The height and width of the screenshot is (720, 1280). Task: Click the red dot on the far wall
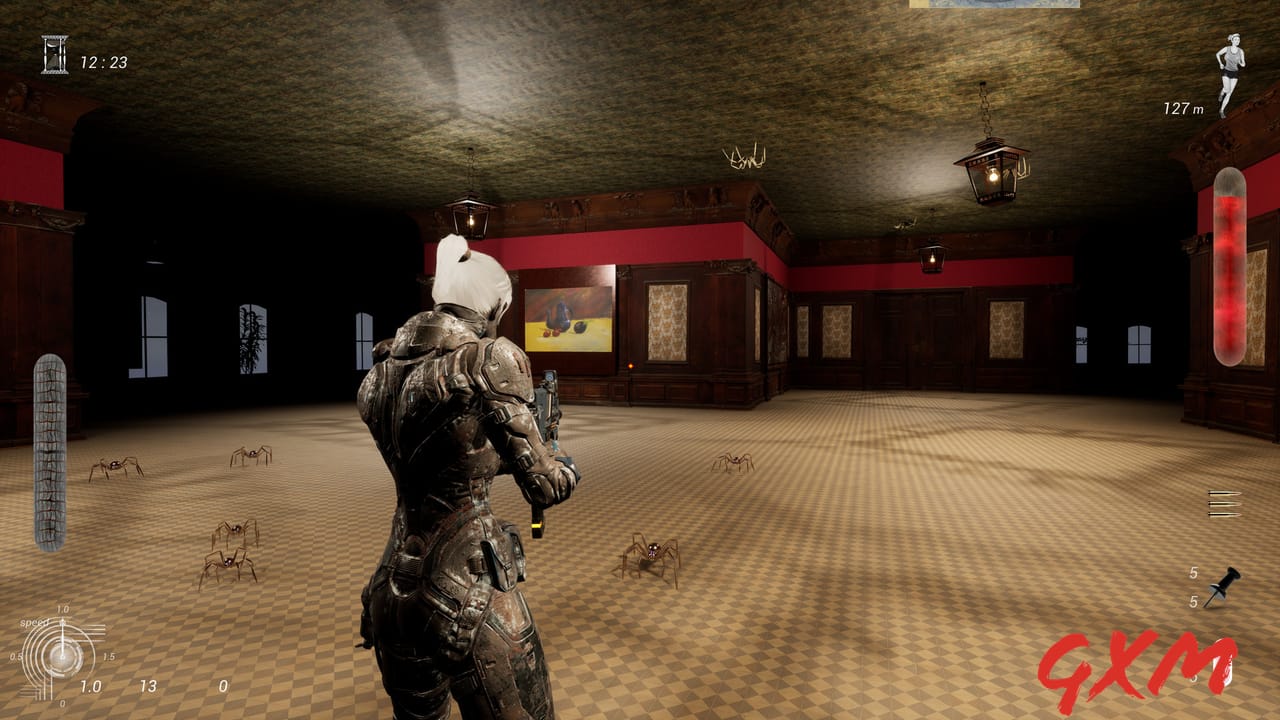(x=629, y=366)
